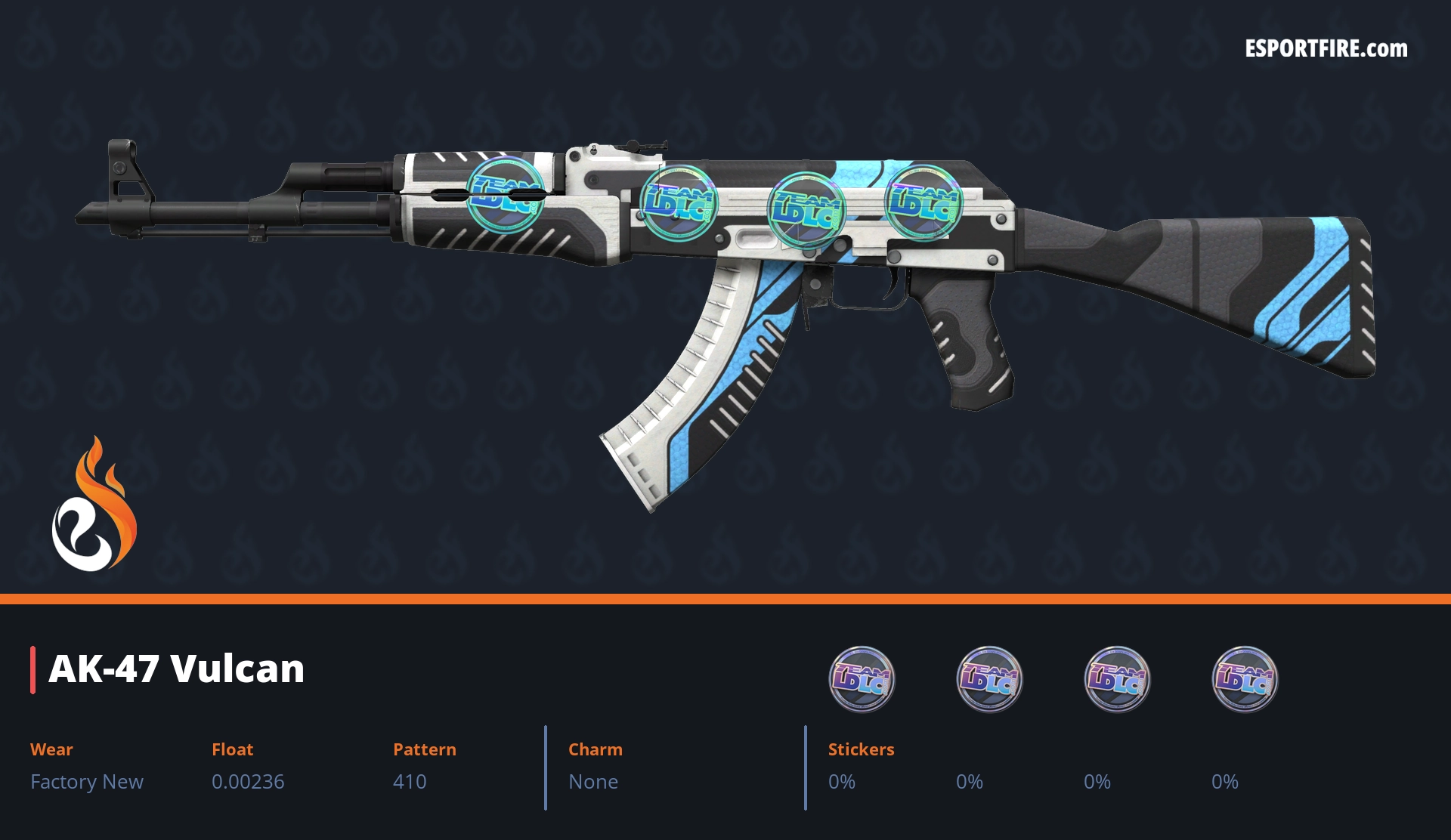Open the ESPORTFIRE.com watermark link
The image size is (1451, 840).
click(x=1326, y=49)
